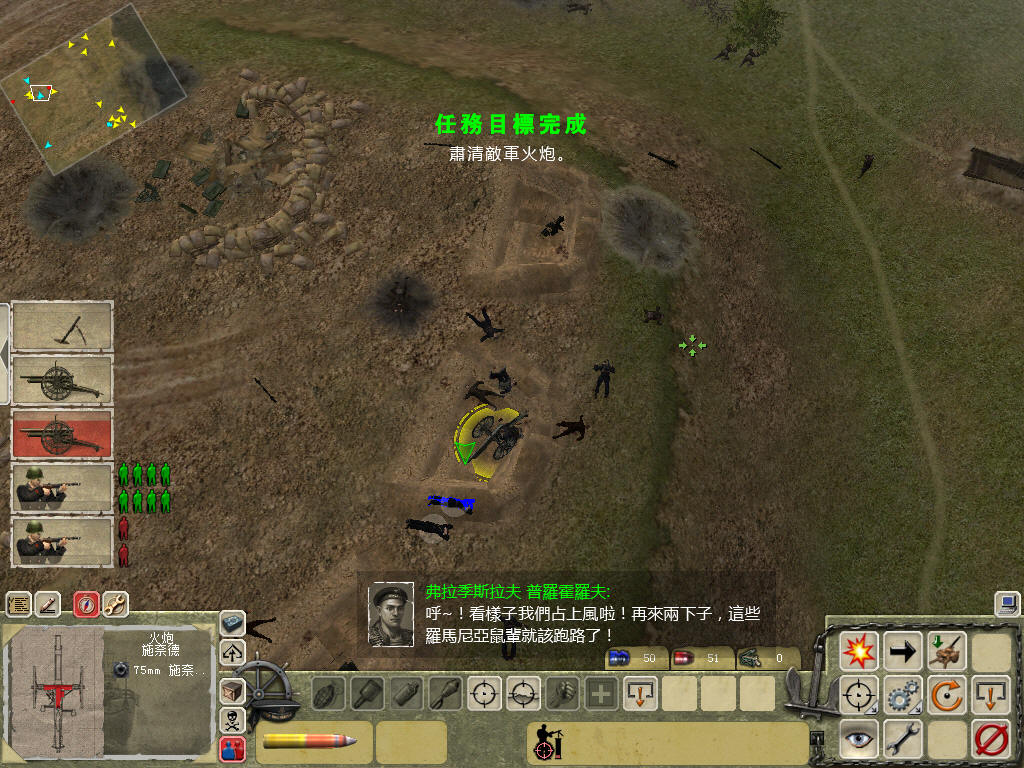Click the eye icon command
Screen dimensions: 1024x768
[859, 738]
